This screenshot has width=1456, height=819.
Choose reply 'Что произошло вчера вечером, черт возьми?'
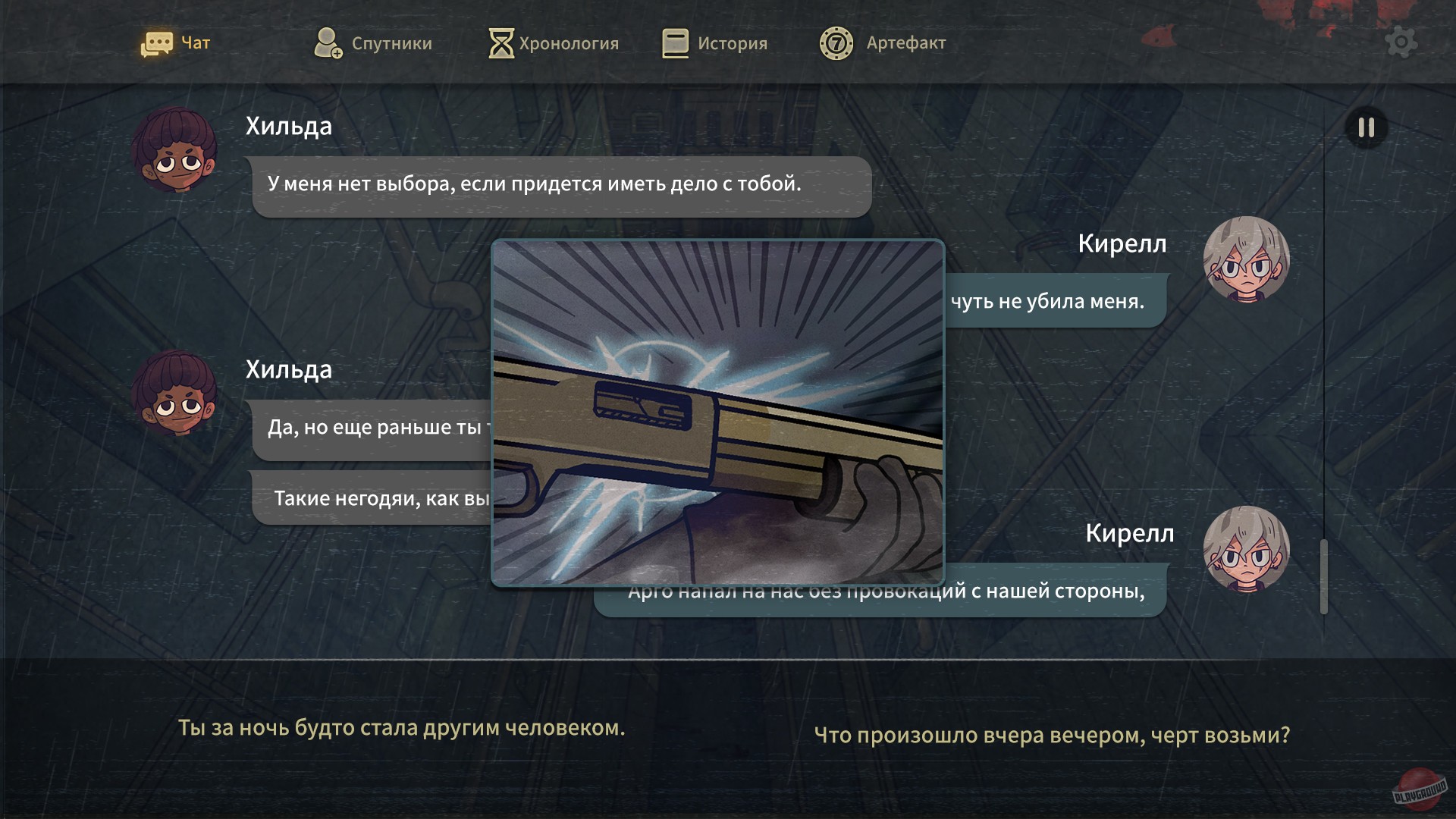pyautogui.click(x=1053, y=734)
